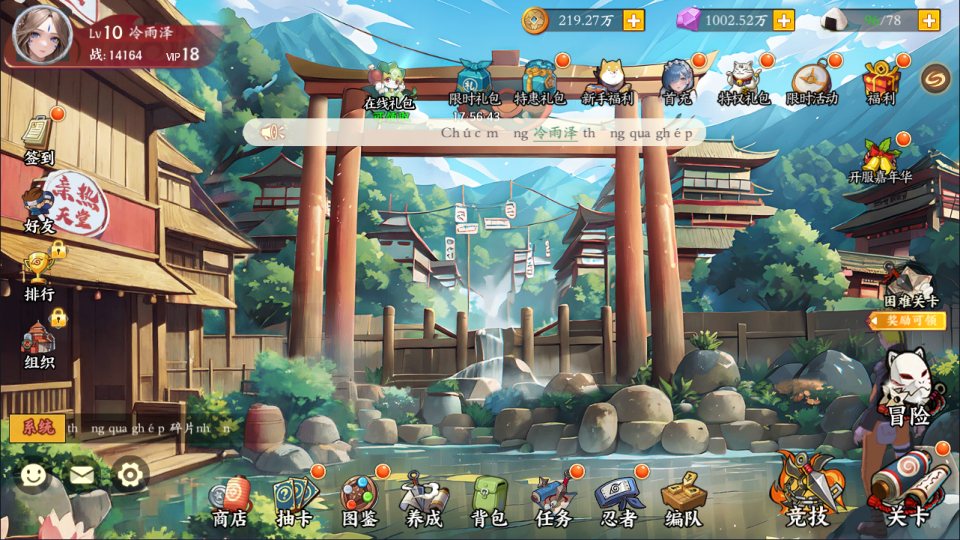The width and height of the screenshot is (960, 540).
Task: Open the 图鉴 collection book
Action: (x=358, y=499)
